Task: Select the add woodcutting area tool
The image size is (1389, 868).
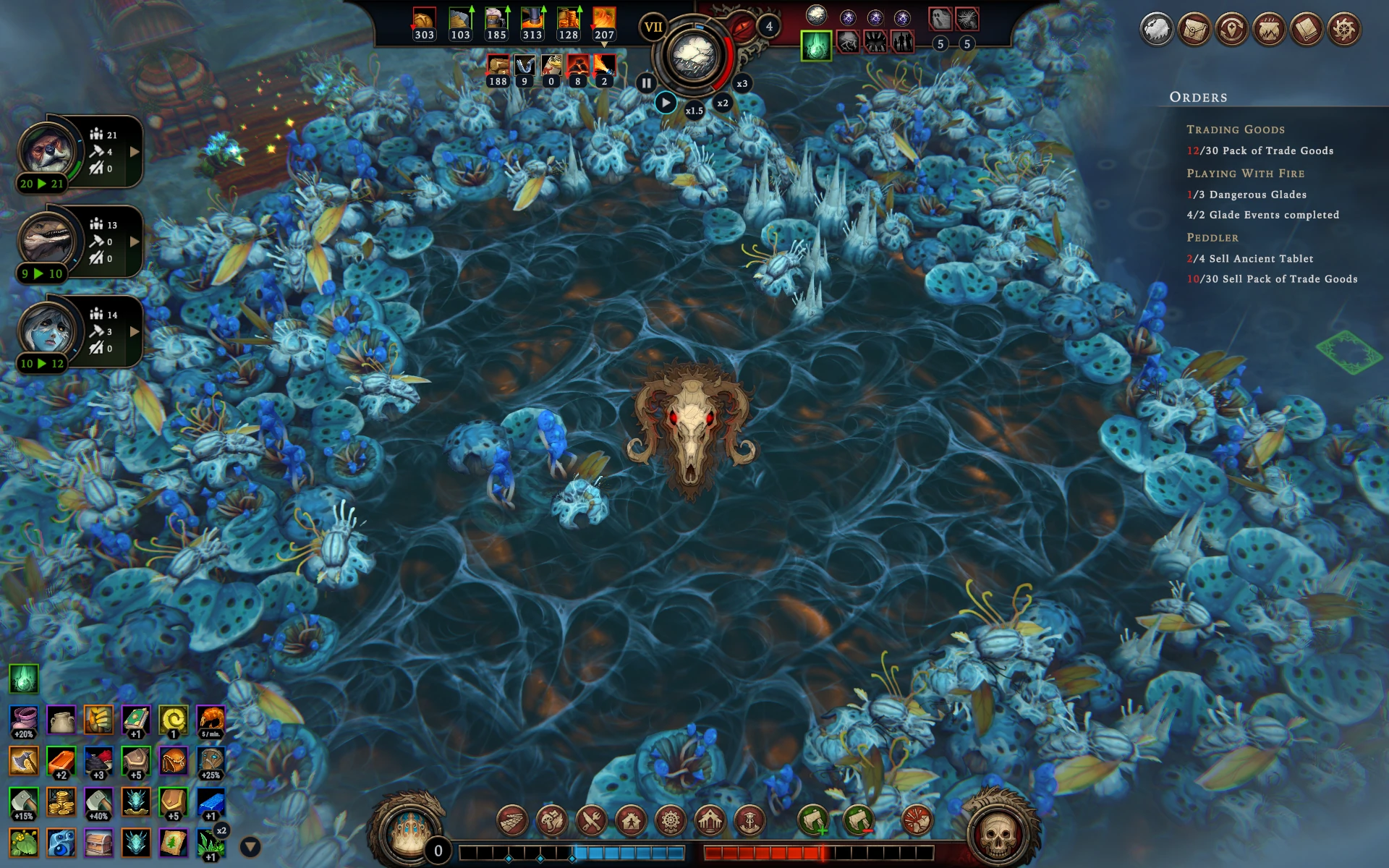Action: pos(813,821)
